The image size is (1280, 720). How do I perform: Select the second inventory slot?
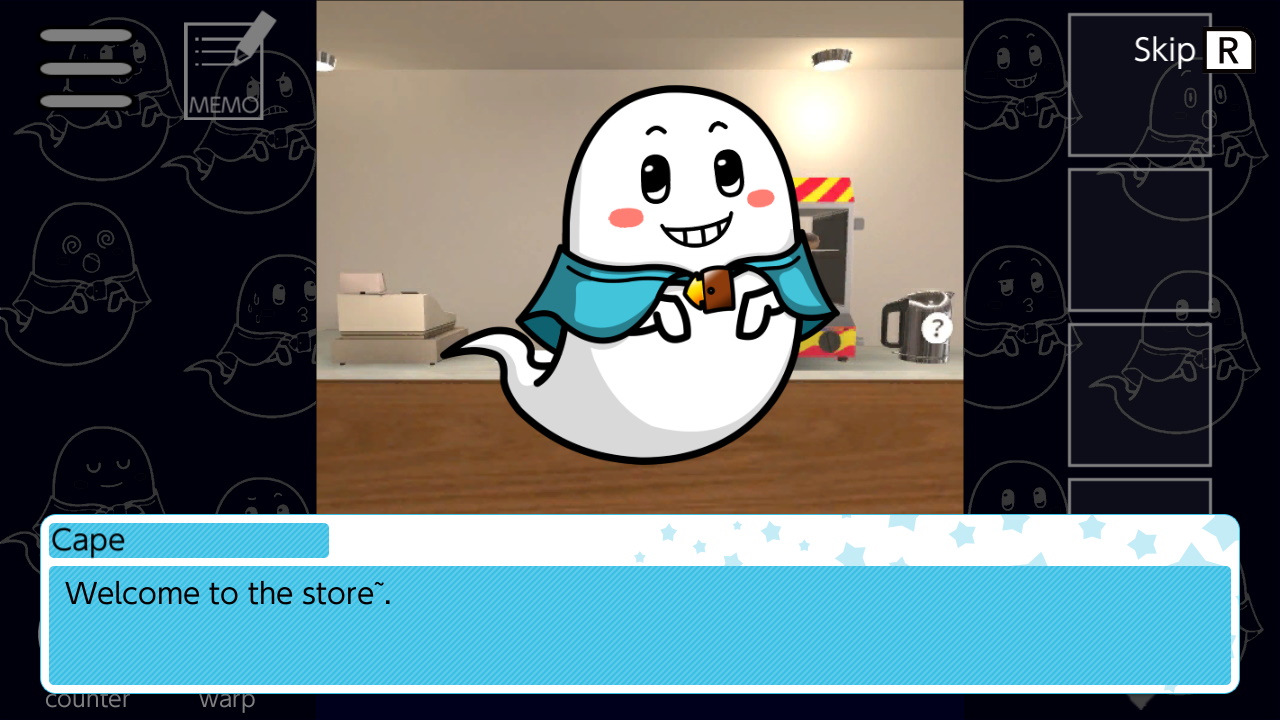(1139, 240)
